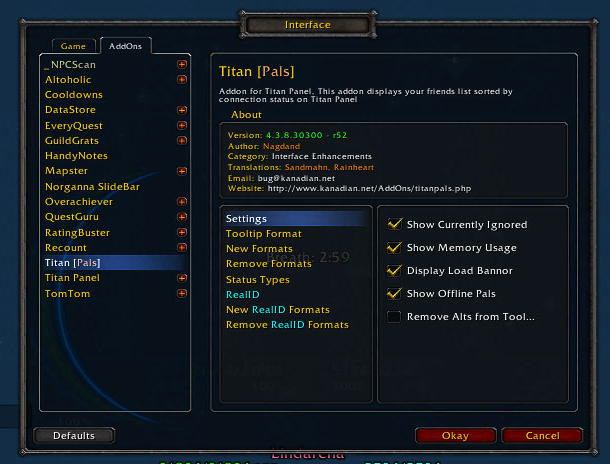Image resolution: width=610 pixels, height=464 pixels.
Task: Open the RealID section
Action: point(242,295)
